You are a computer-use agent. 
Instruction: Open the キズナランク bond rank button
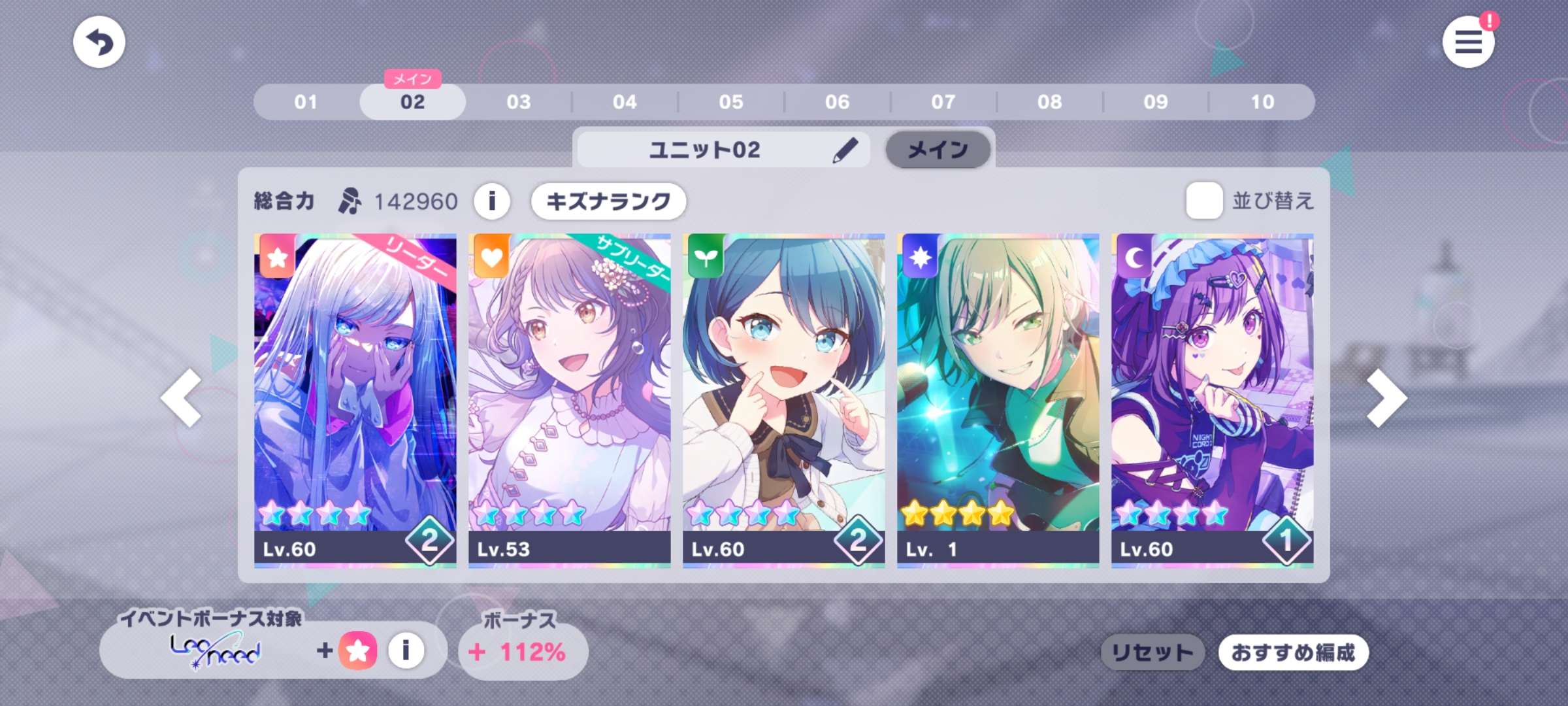608,201
